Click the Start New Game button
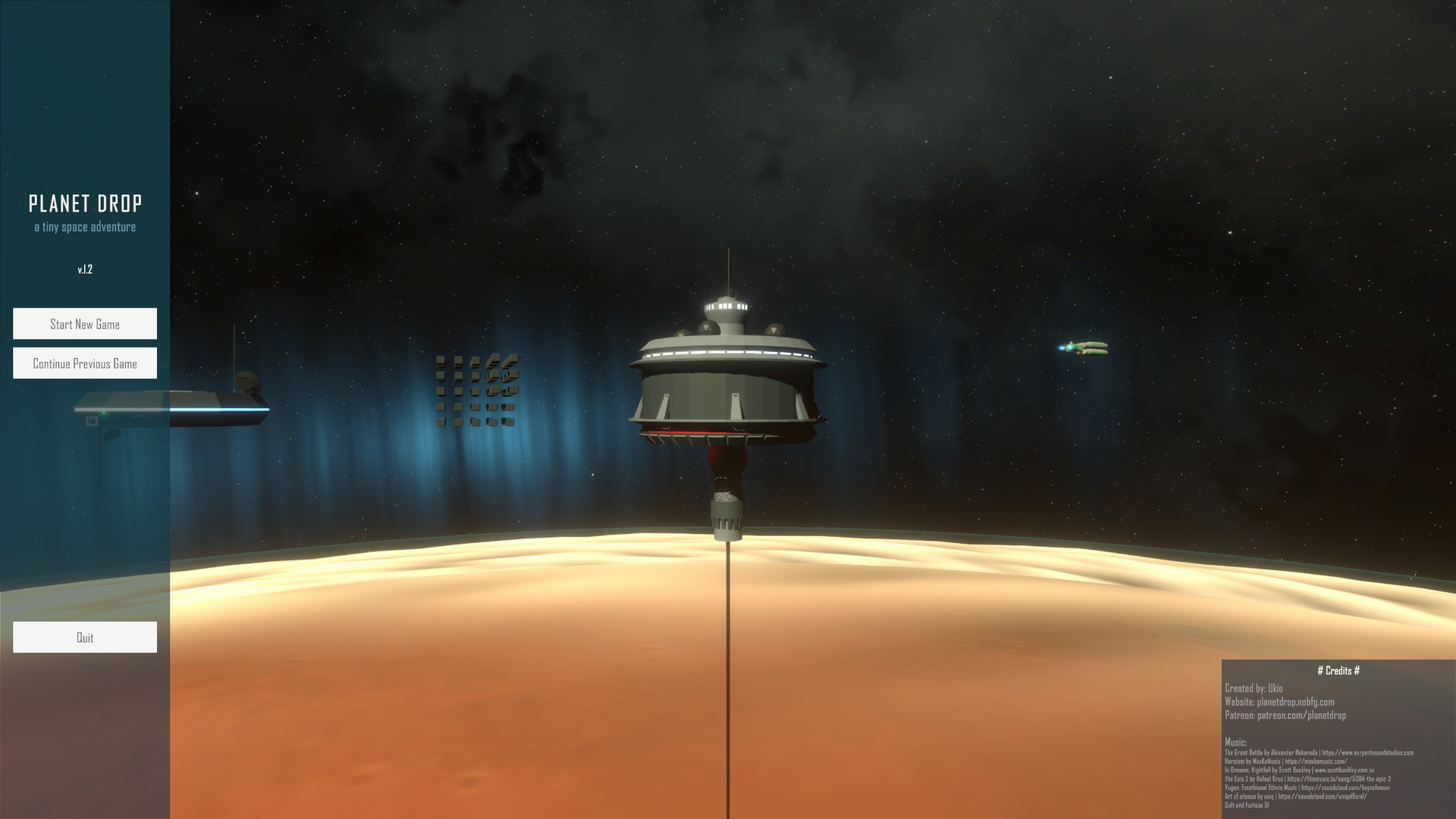The width and height of the screenshot is (1456, 819). [x=85, y=324]
